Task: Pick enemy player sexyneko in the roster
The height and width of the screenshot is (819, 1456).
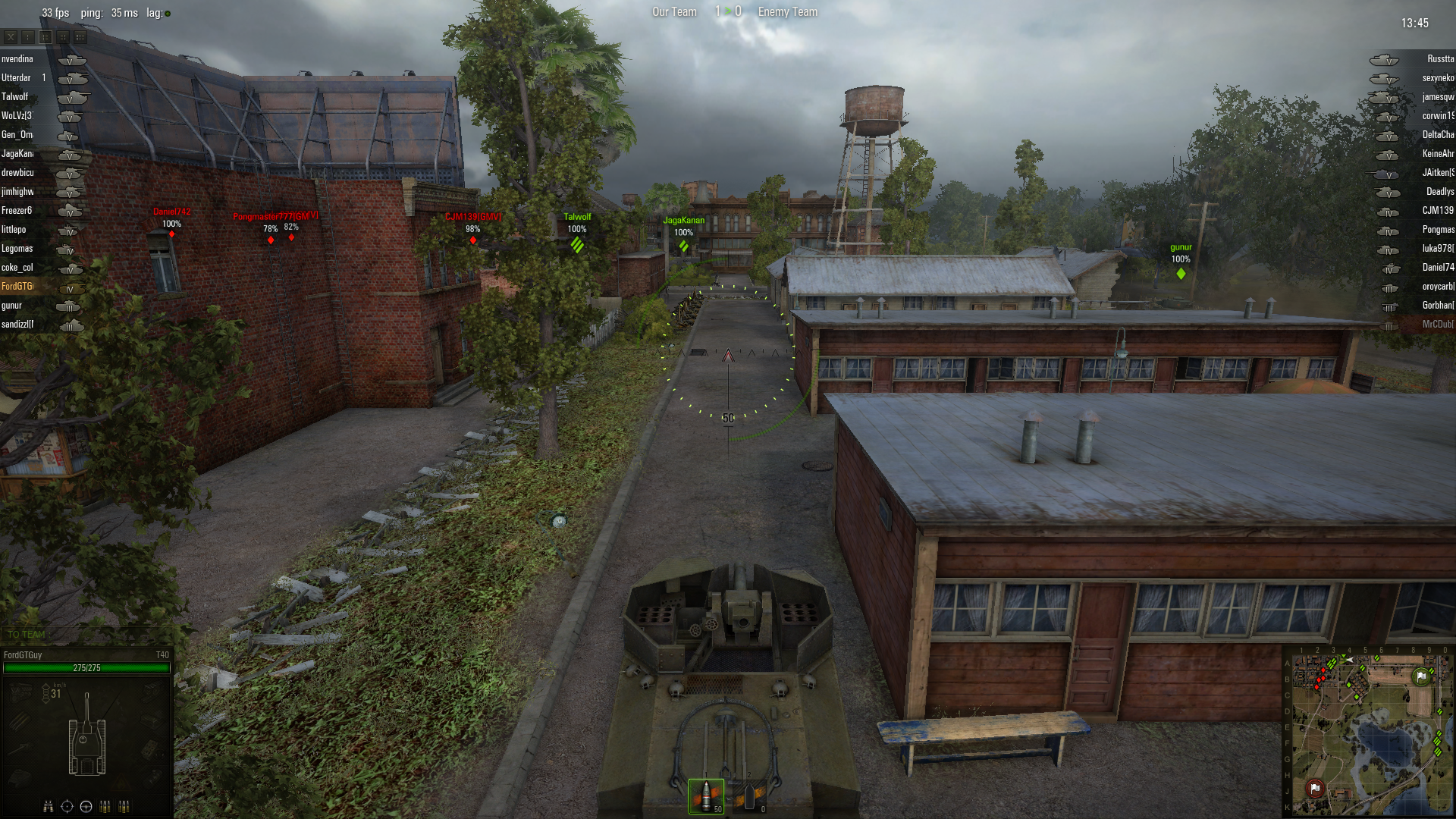Action: [1438, 78]
